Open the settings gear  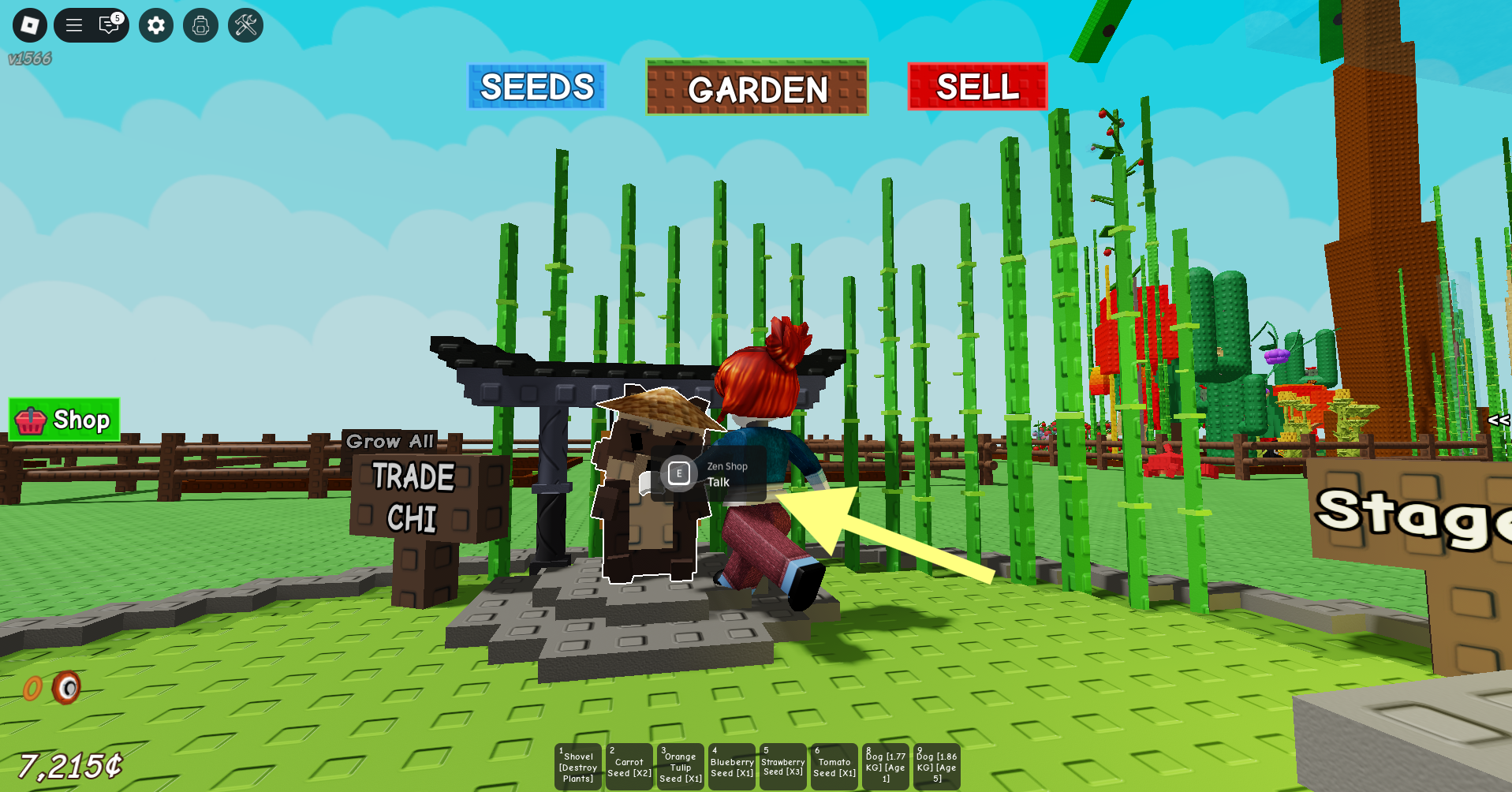(155, 25)
